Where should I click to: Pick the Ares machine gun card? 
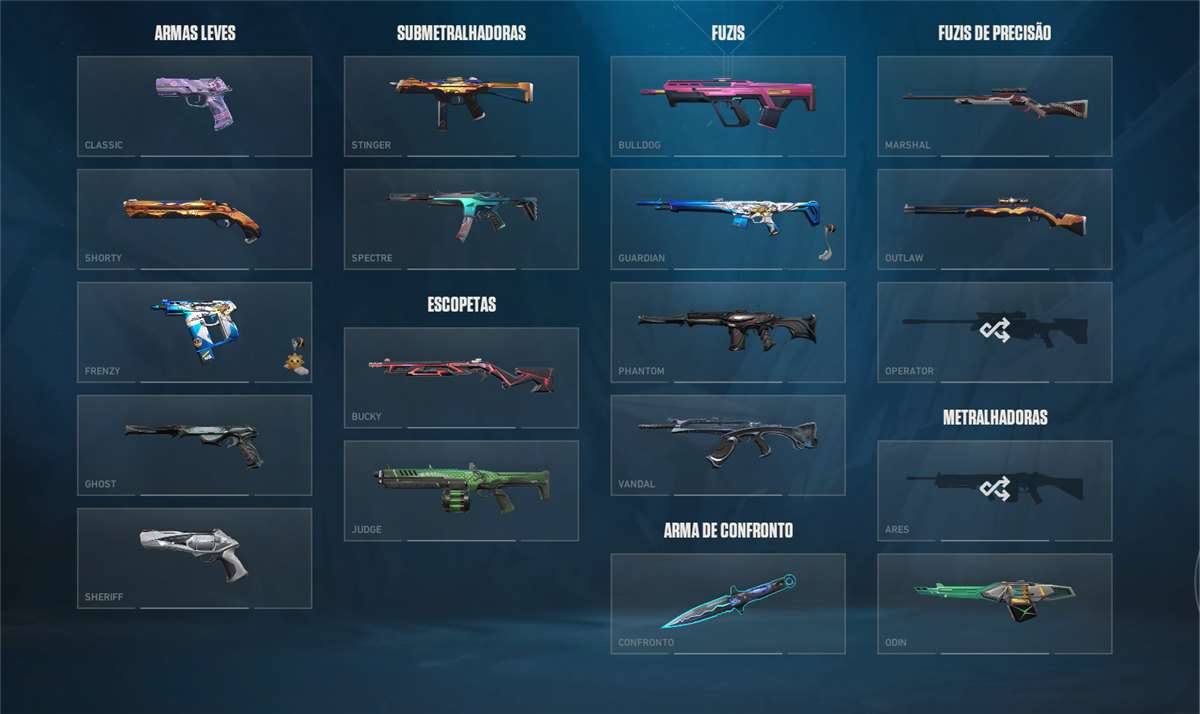click(995, 491)
